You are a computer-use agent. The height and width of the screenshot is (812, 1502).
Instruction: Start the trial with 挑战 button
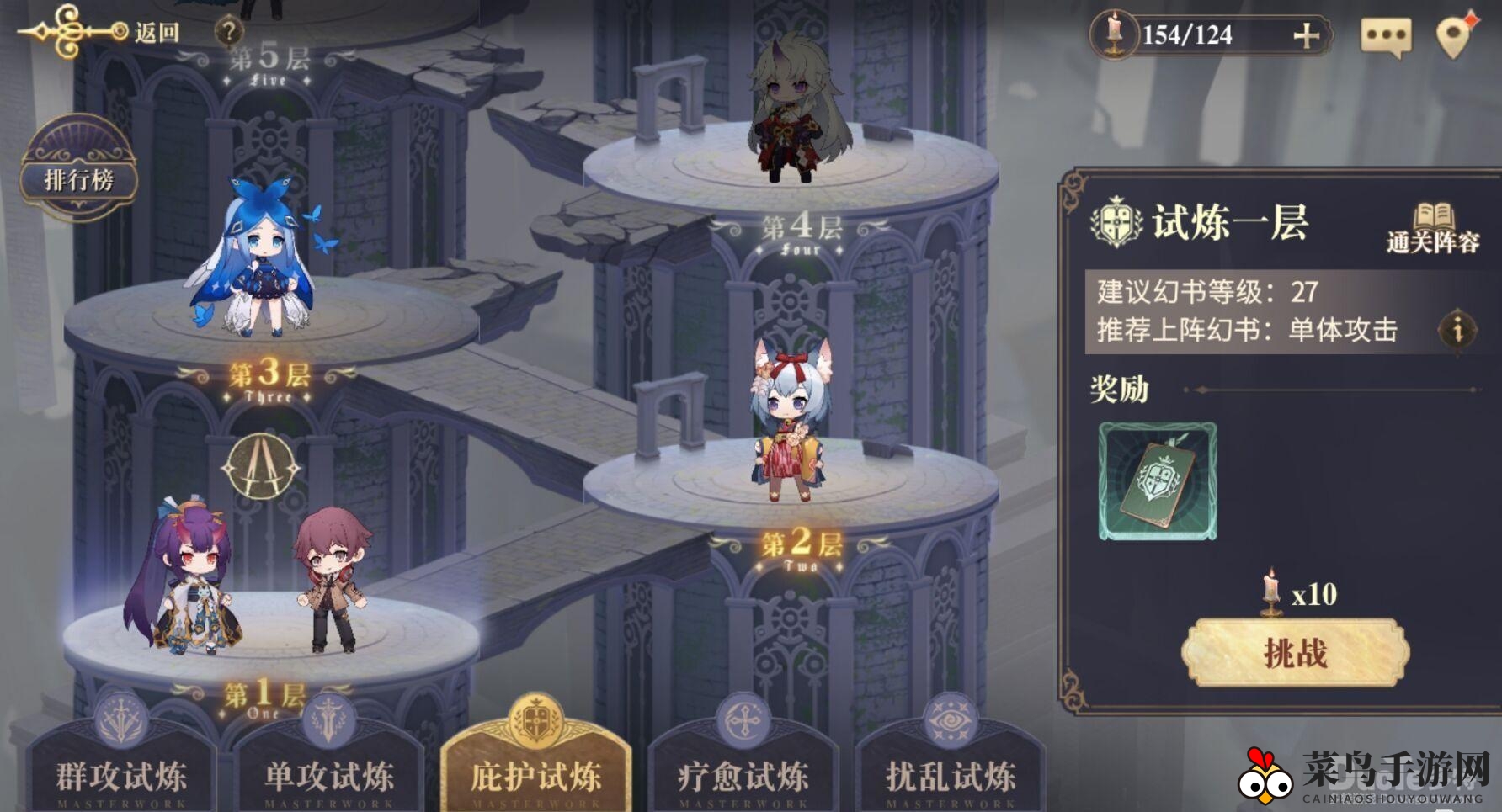(x=1295, y=653)
